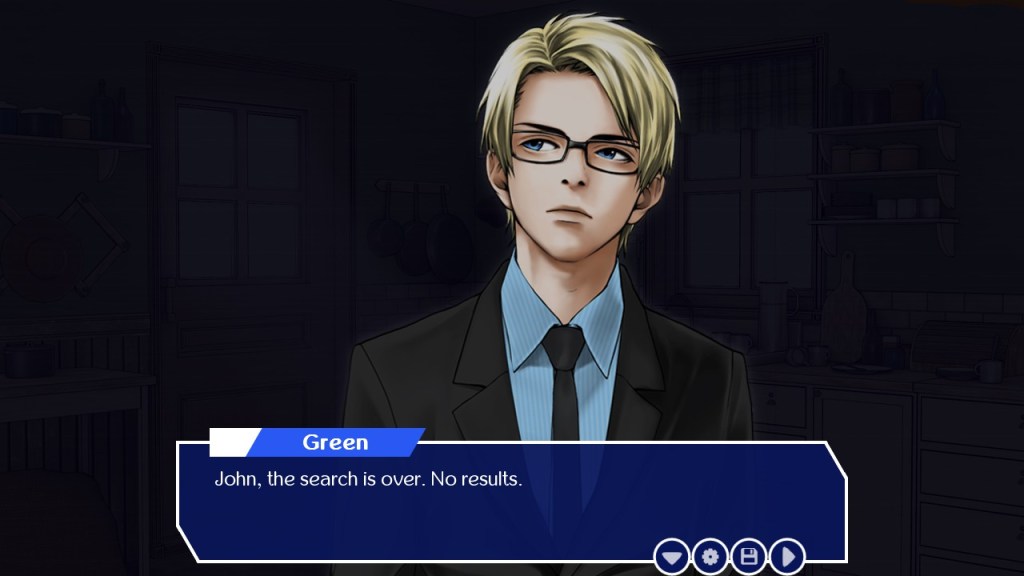Click the down-arrow button to hide dialogue

coord(672,556)
